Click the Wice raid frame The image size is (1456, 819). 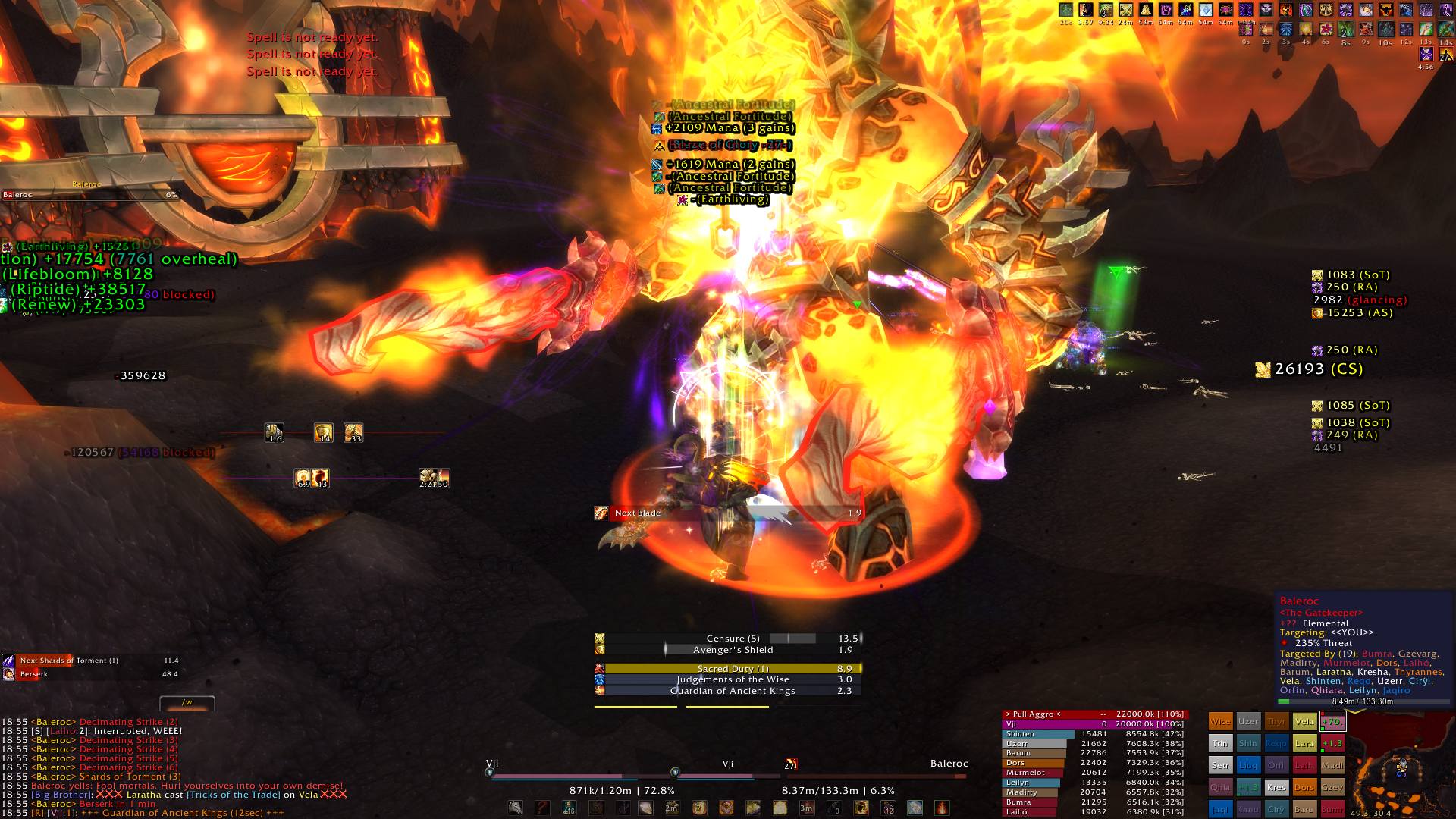(x=1220, y=722)
